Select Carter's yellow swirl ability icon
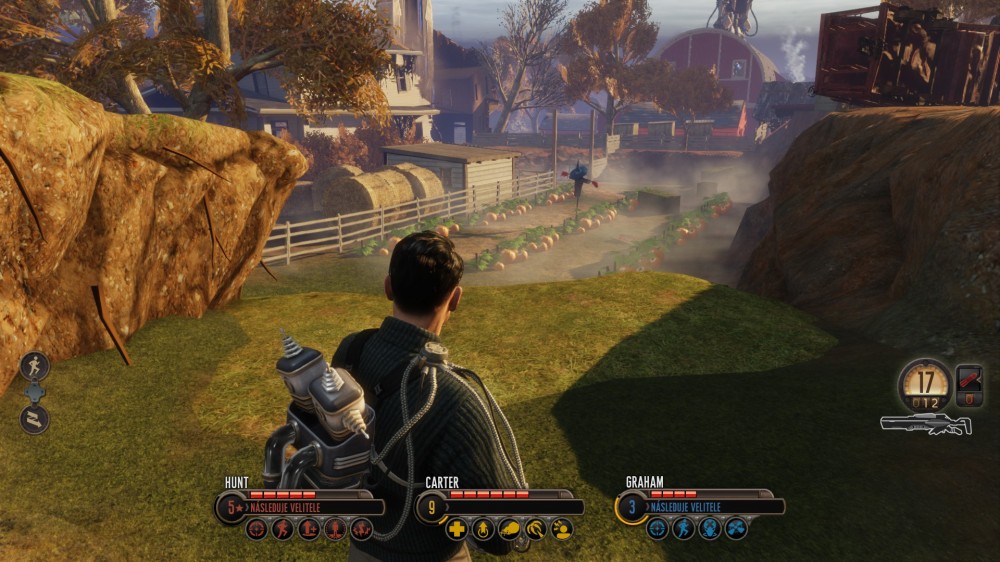Viewport: 1000px width, 562px height. 535,529
